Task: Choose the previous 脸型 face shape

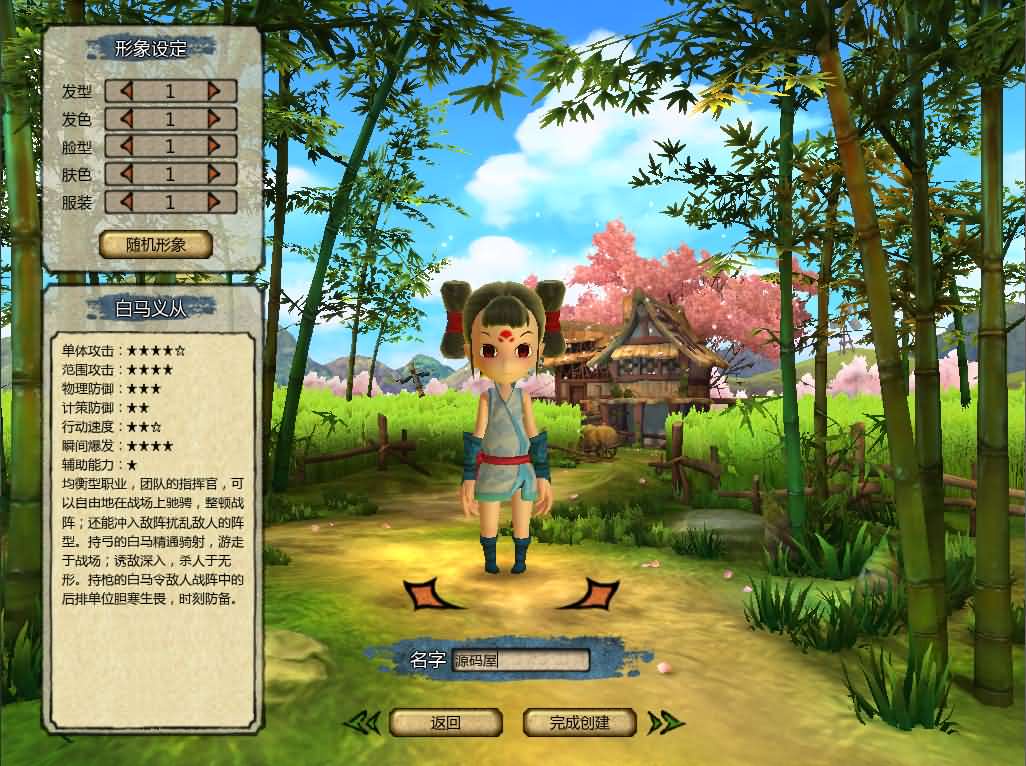Action: [126, 146]
